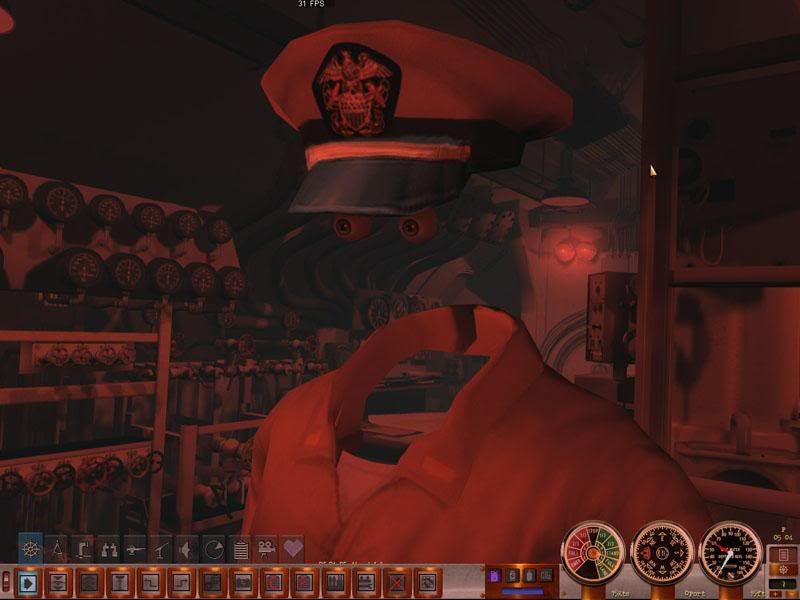Click the double down-chevron dive button
Screen dimensions: 800x600
pyautogui.click(x=58, y=580)
